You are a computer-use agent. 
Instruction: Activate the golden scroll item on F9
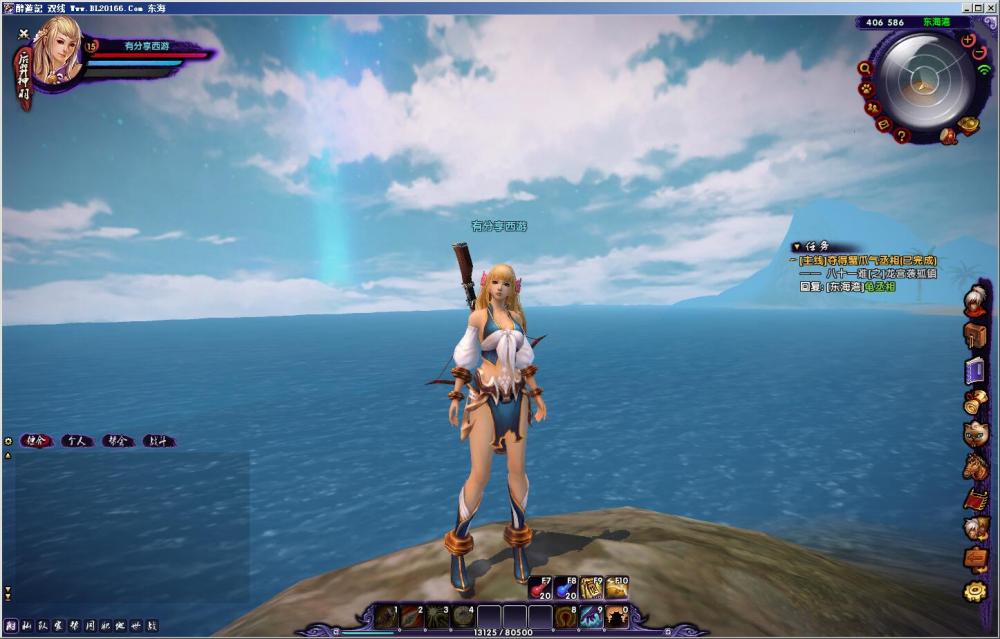[591, 588]
